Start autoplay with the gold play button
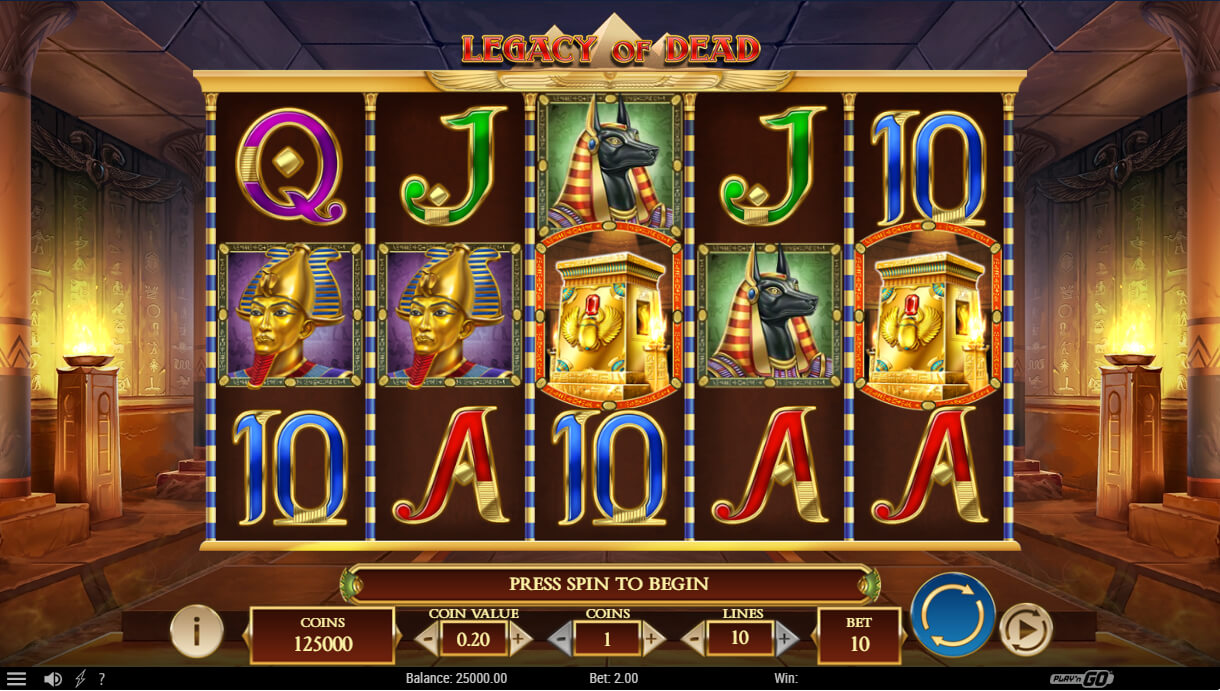The image size is (1220, 691). pyautogui.click(x=1026, y=629)
